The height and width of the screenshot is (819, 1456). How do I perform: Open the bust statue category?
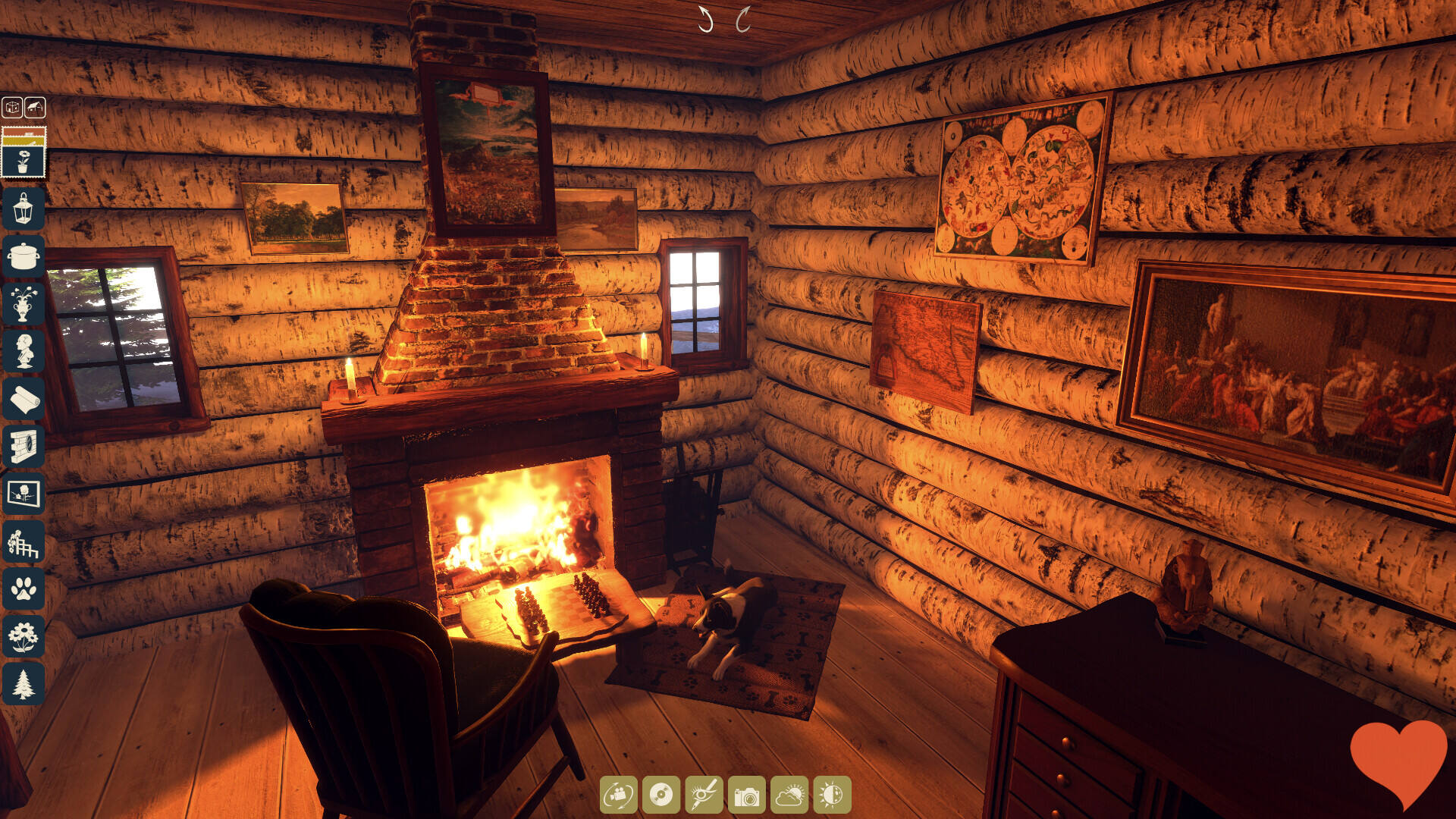[24, 351]
